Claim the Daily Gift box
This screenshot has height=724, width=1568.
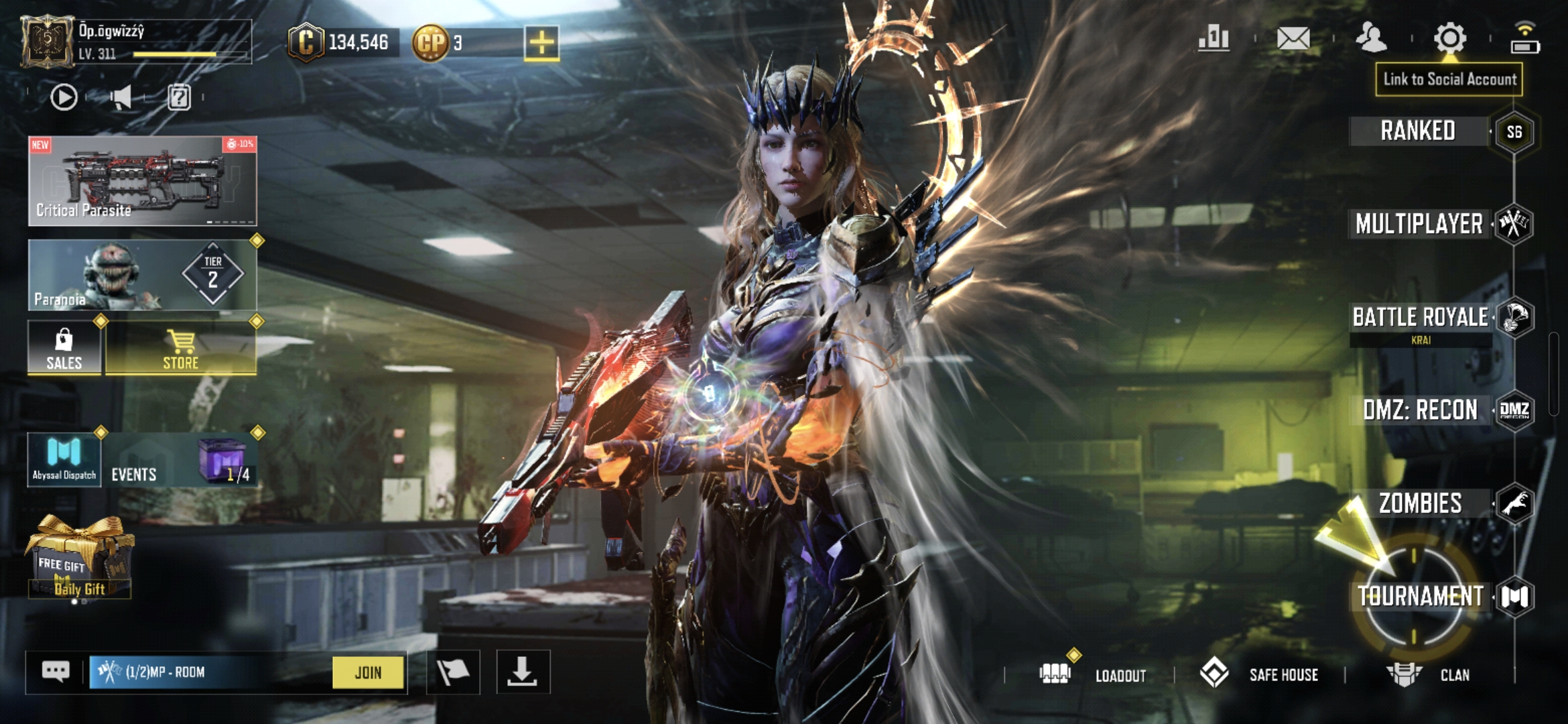click(79, 557)
